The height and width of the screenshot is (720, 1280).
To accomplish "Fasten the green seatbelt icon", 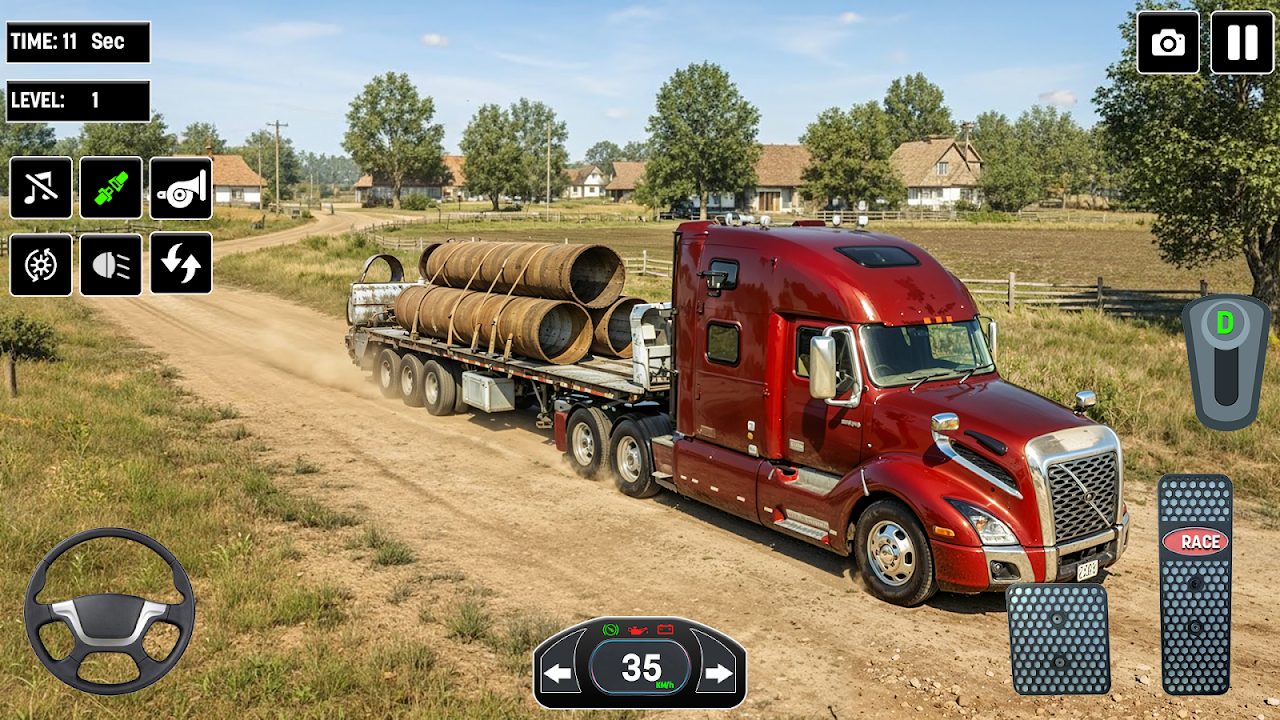I will tap(111, 188).
